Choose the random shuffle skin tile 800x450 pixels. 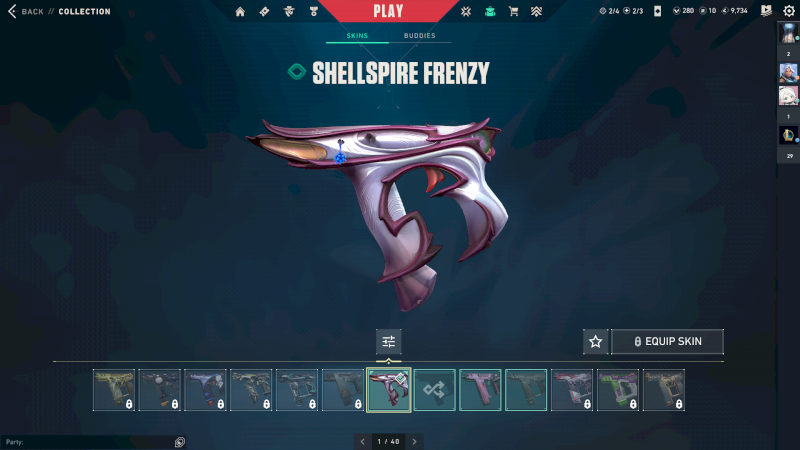coord(435,390)
